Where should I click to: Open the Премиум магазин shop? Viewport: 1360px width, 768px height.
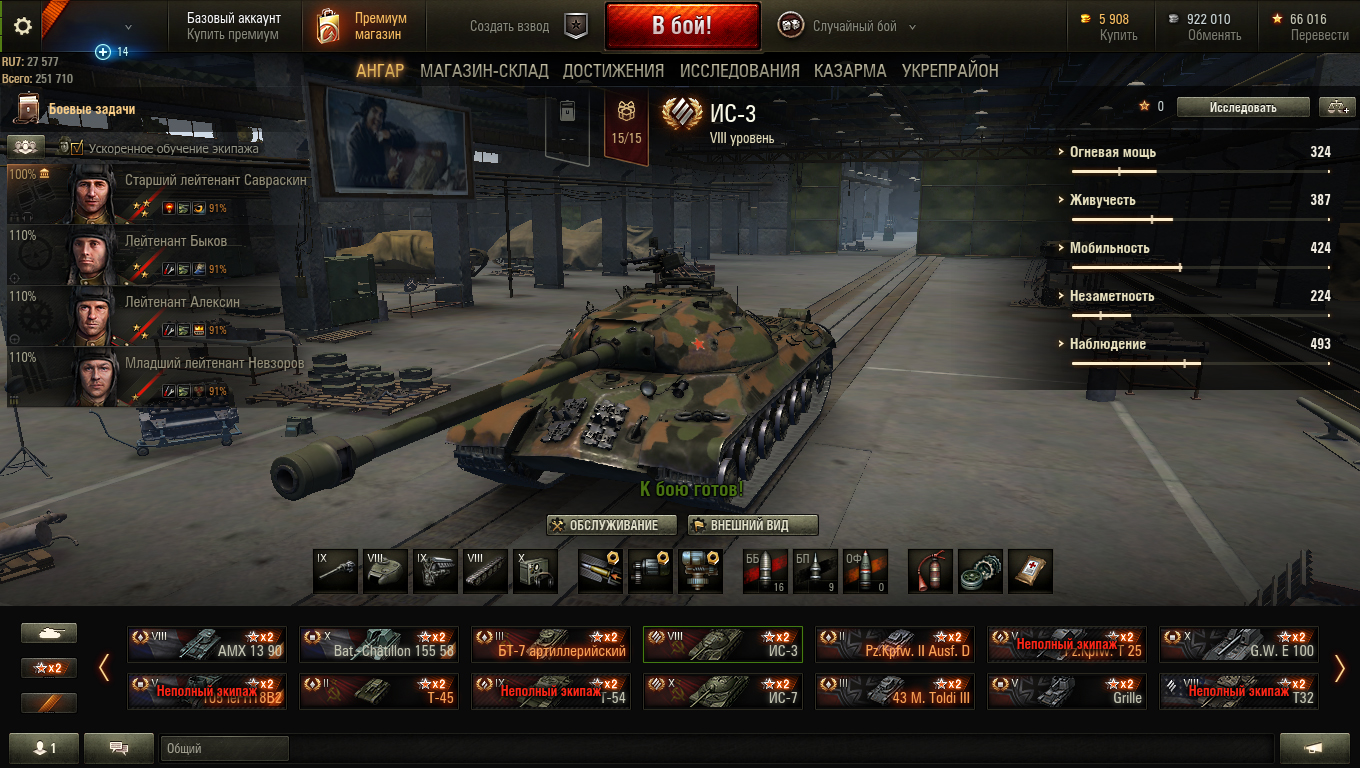[x=361, y=26]
